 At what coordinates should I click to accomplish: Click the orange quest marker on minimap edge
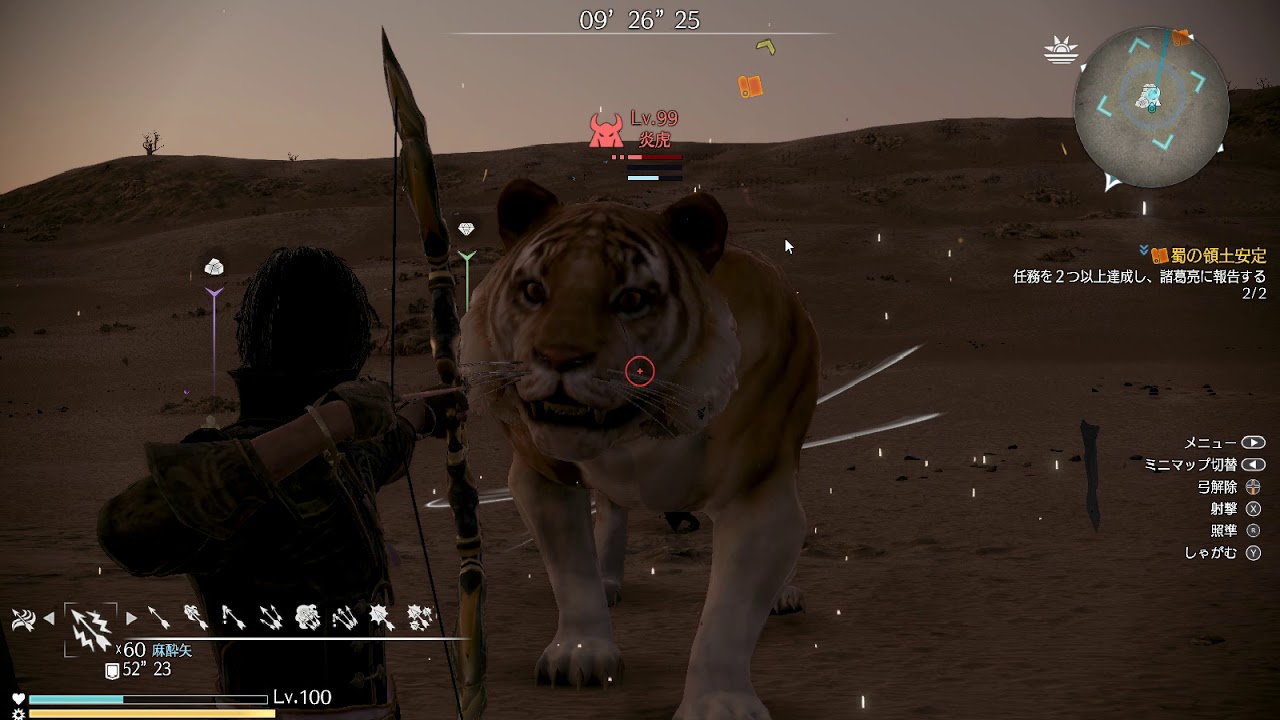(1181, 38)
